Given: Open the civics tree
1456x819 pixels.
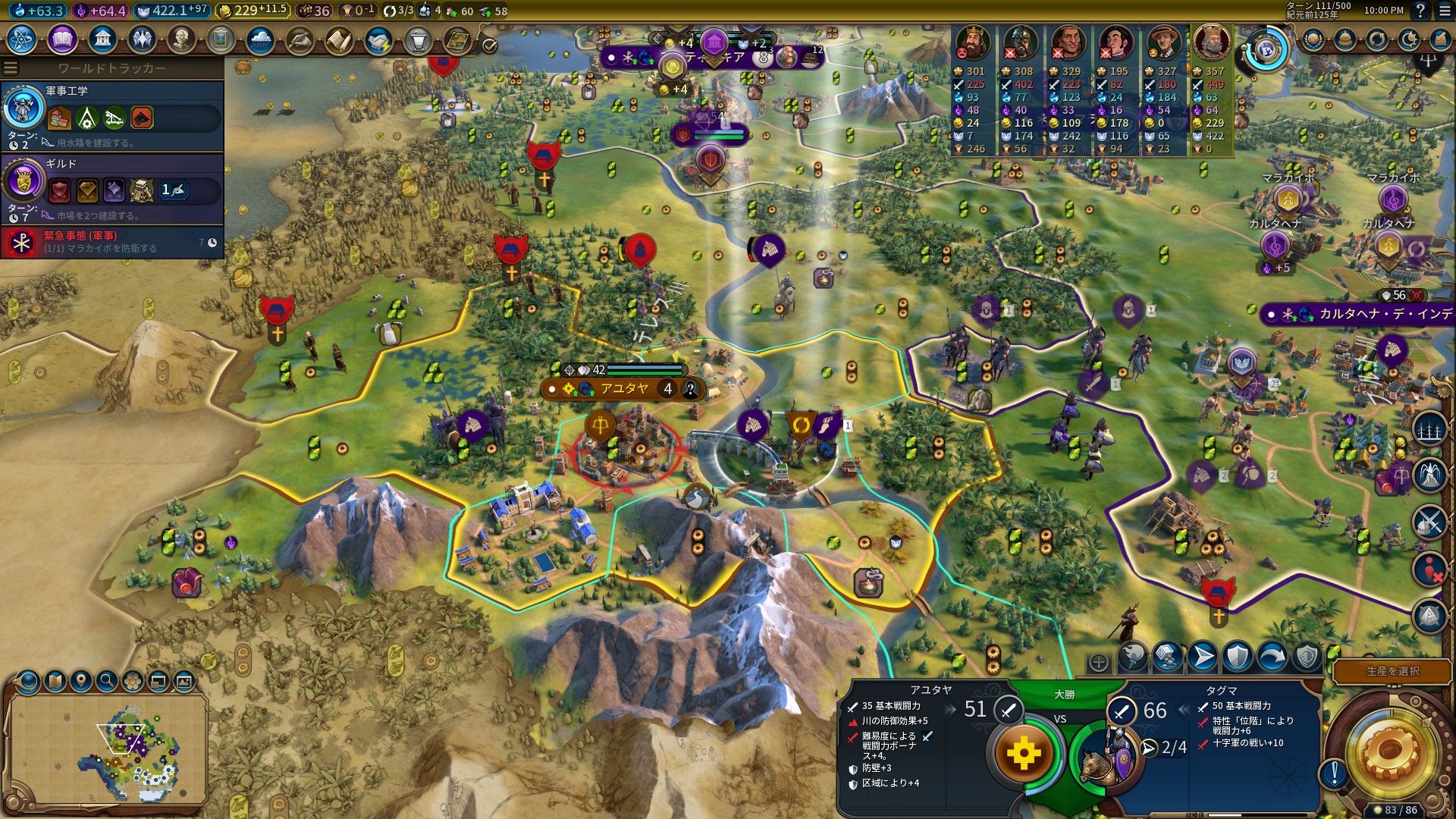Looking at the screenshot, I should click(x=62, y=39).
